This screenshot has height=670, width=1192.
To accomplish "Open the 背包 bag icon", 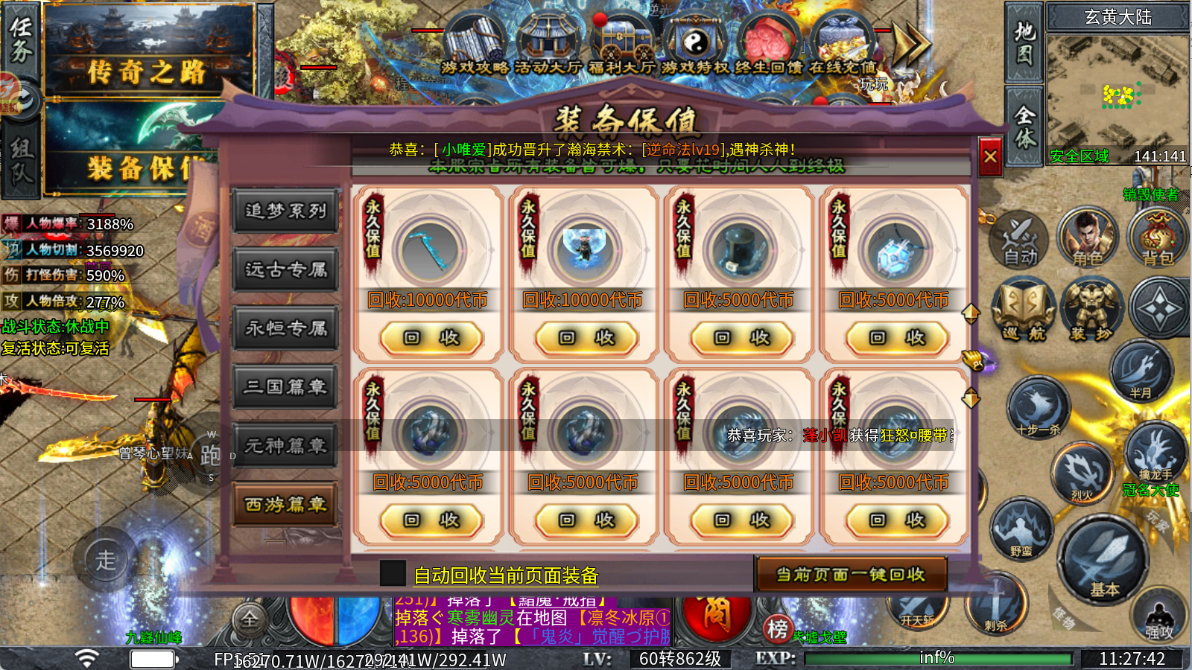I will [x=1158, y=238].
